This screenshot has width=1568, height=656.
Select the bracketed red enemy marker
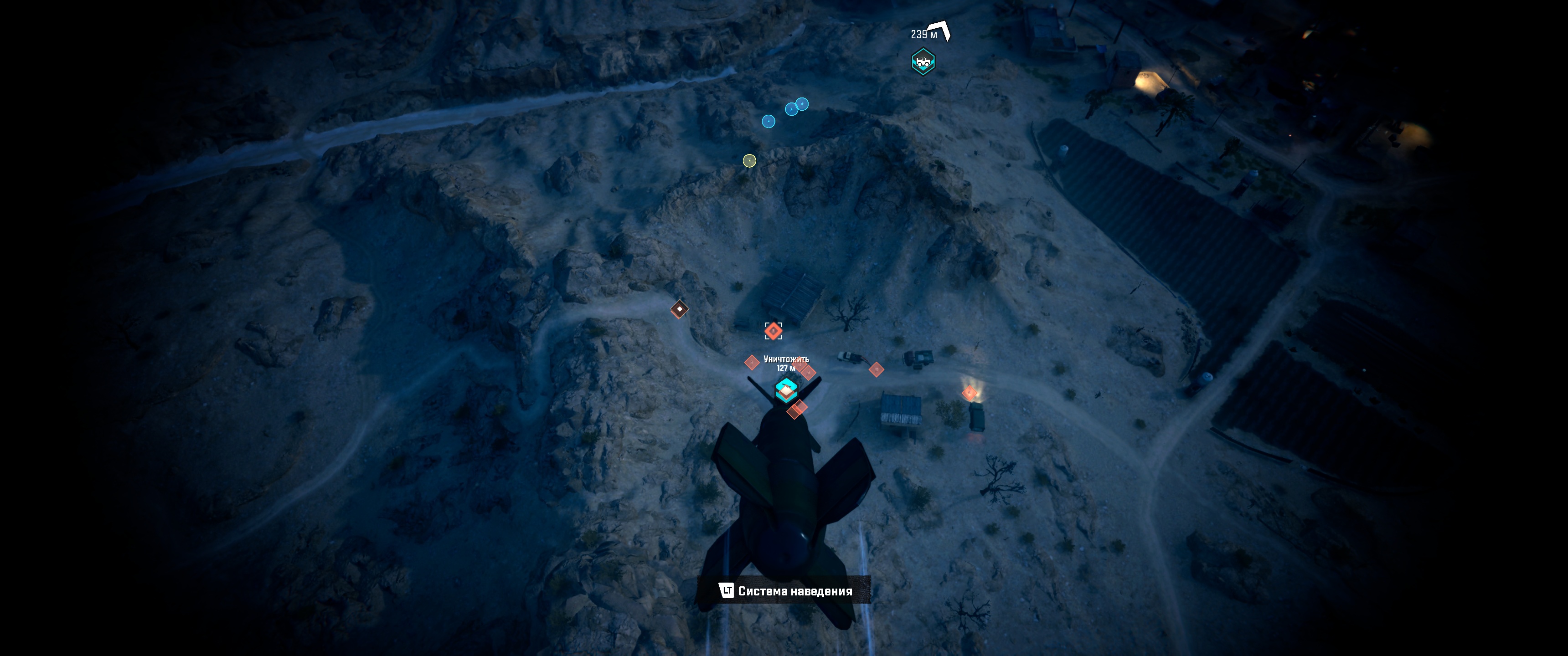[773, 331]
